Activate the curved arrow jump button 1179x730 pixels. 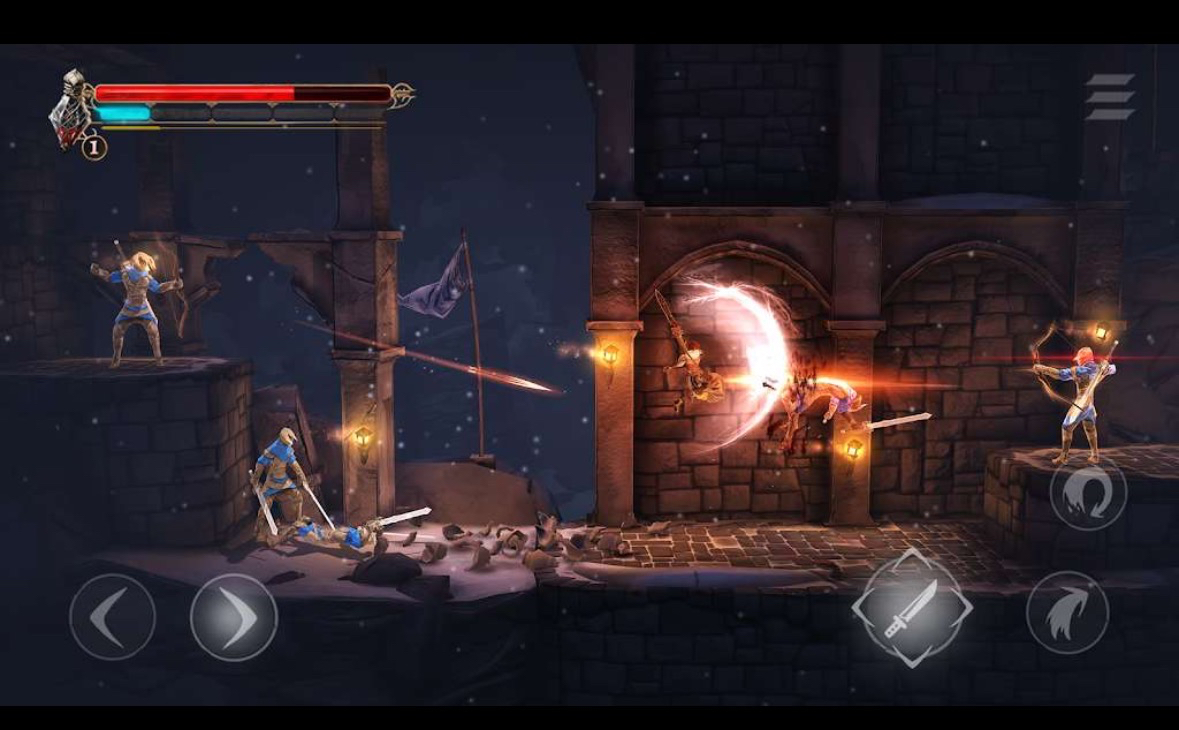pyautogui.click(x=1067, y=613)
